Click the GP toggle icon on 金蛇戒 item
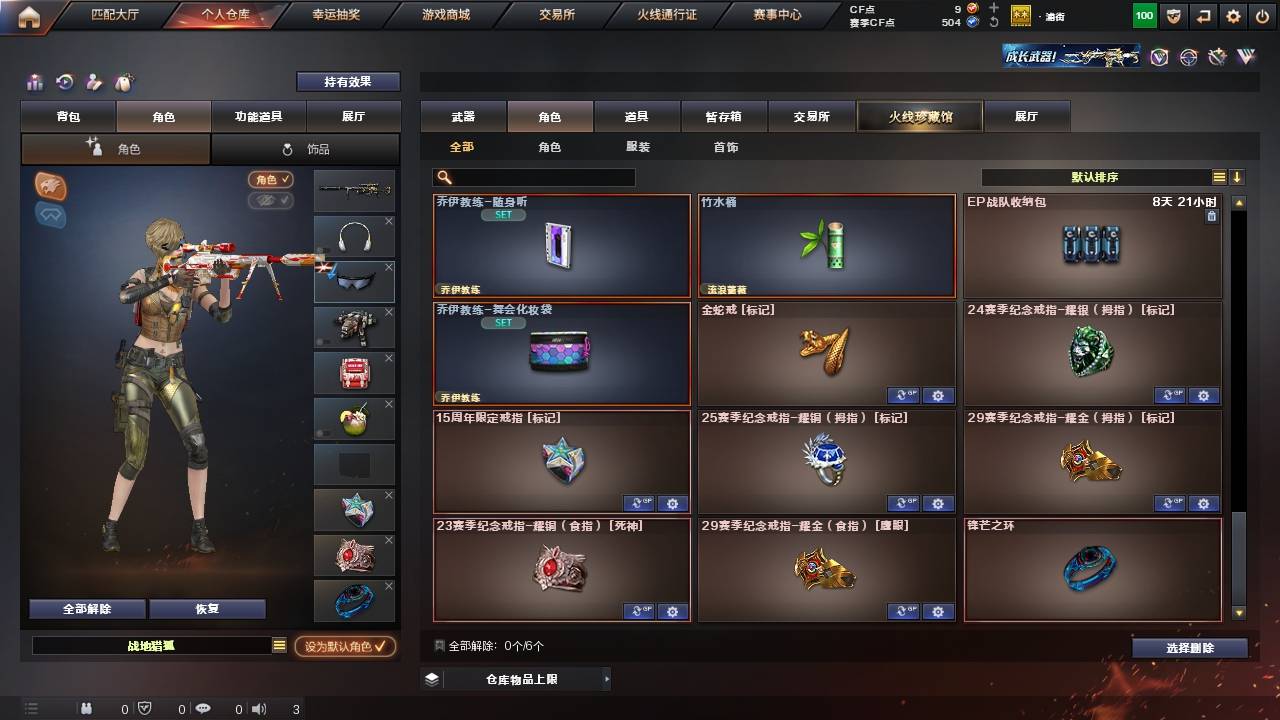This screenshot has height=720, width=1280. coord(904,396)
